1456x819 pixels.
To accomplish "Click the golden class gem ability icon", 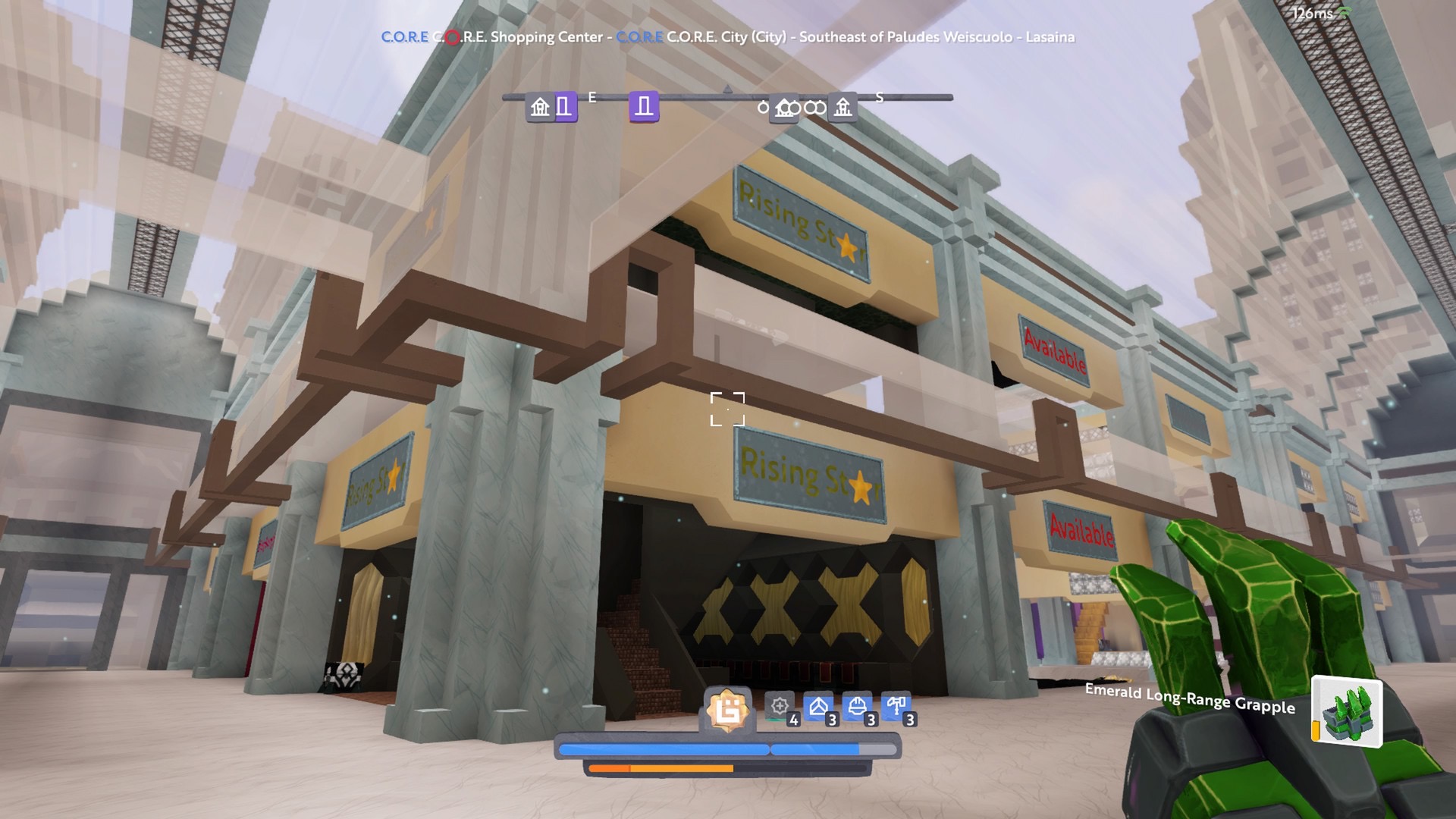I will (727, 711).
